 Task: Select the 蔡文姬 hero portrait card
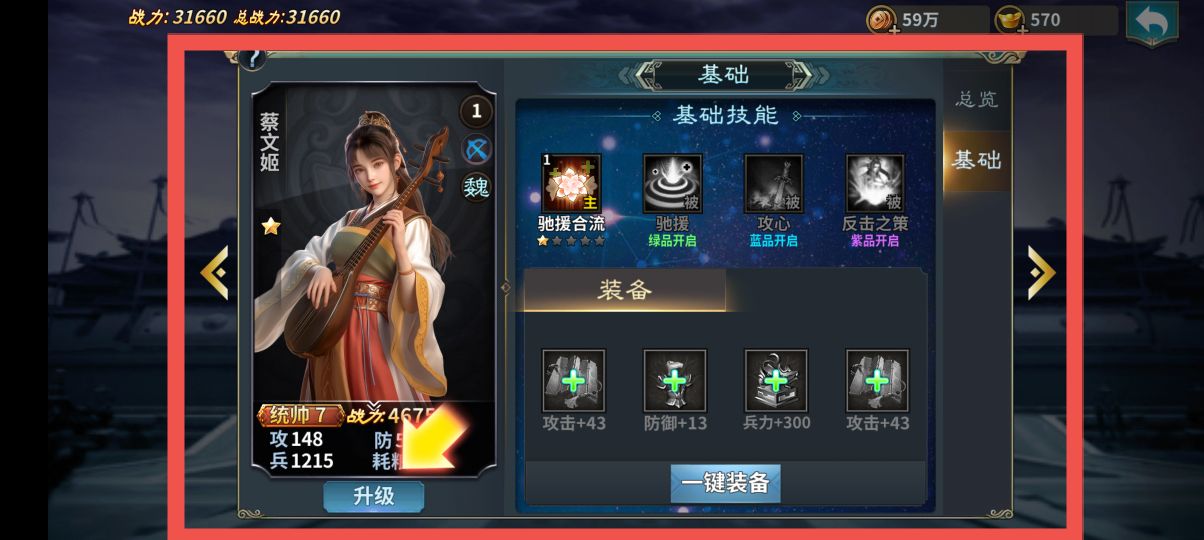[x=370, y=270]
